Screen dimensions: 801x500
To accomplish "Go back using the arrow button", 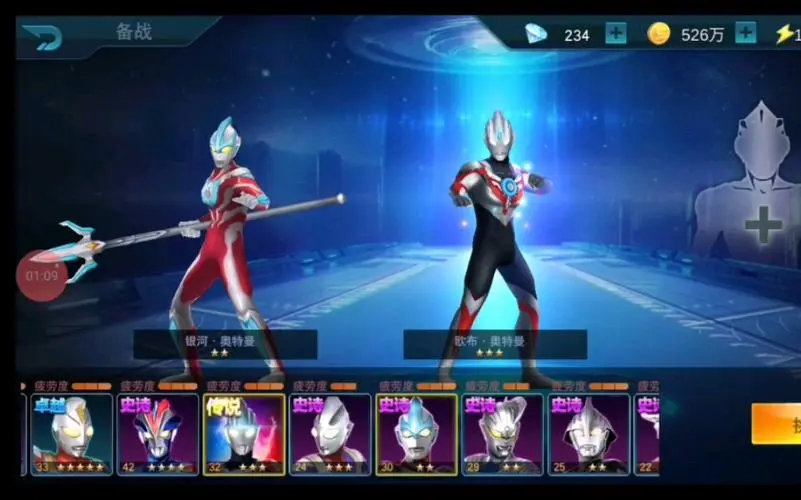I will point(42,37).
